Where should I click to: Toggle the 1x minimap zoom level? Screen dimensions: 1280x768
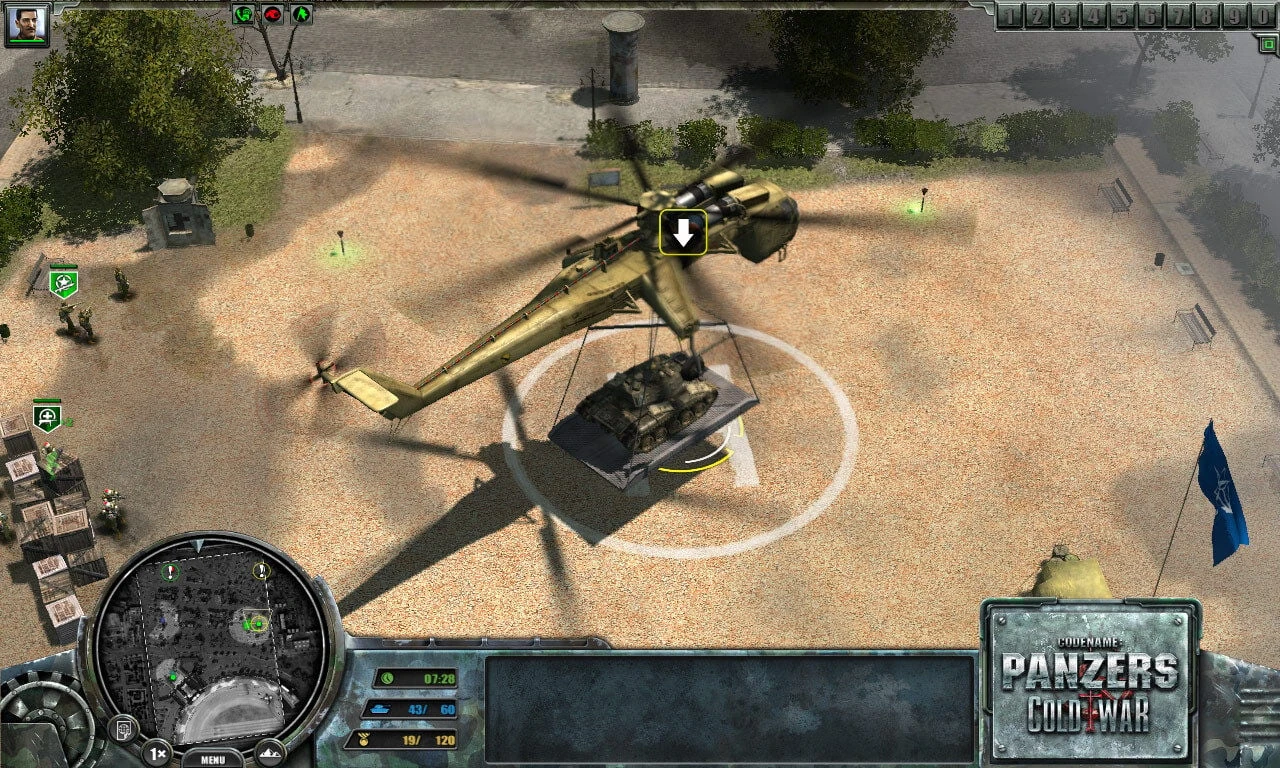[155, 752]
